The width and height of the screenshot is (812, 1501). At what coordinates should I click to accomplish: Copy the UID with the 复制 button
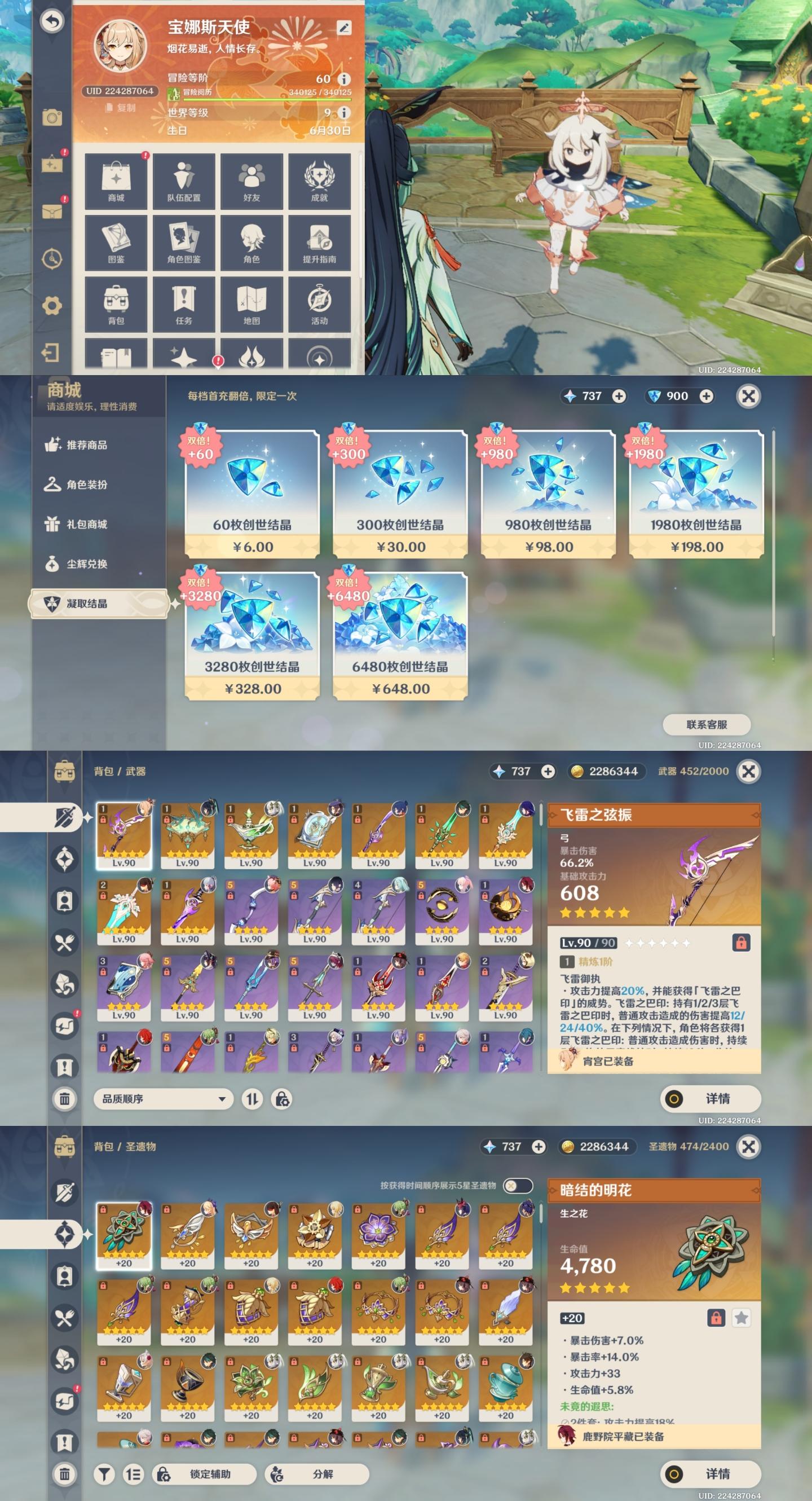click(x=121, y=108)
